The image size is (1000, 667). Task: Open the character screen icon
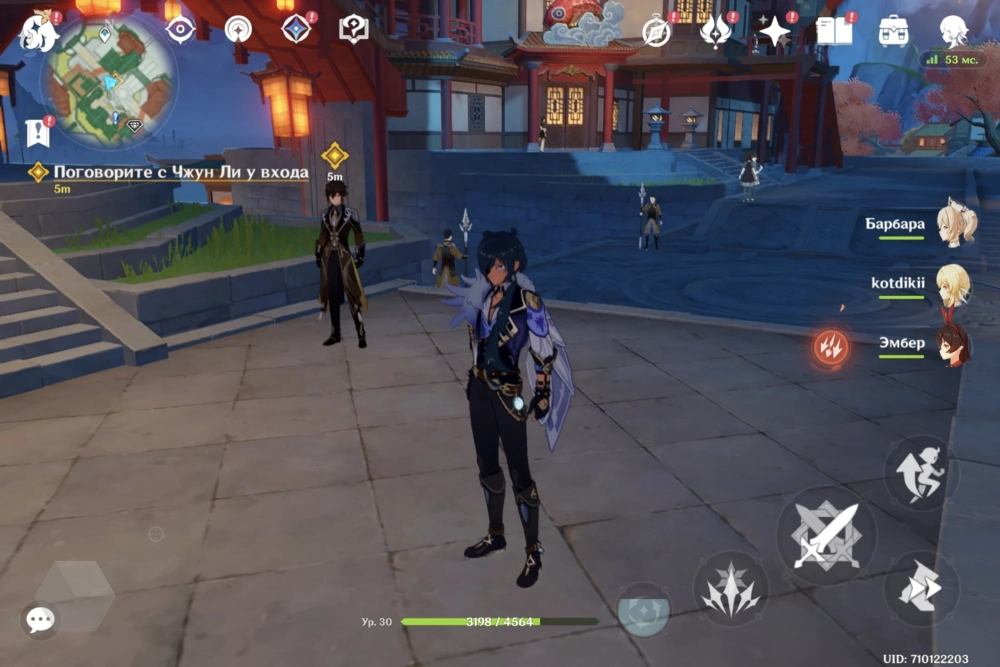pos(953,30)
